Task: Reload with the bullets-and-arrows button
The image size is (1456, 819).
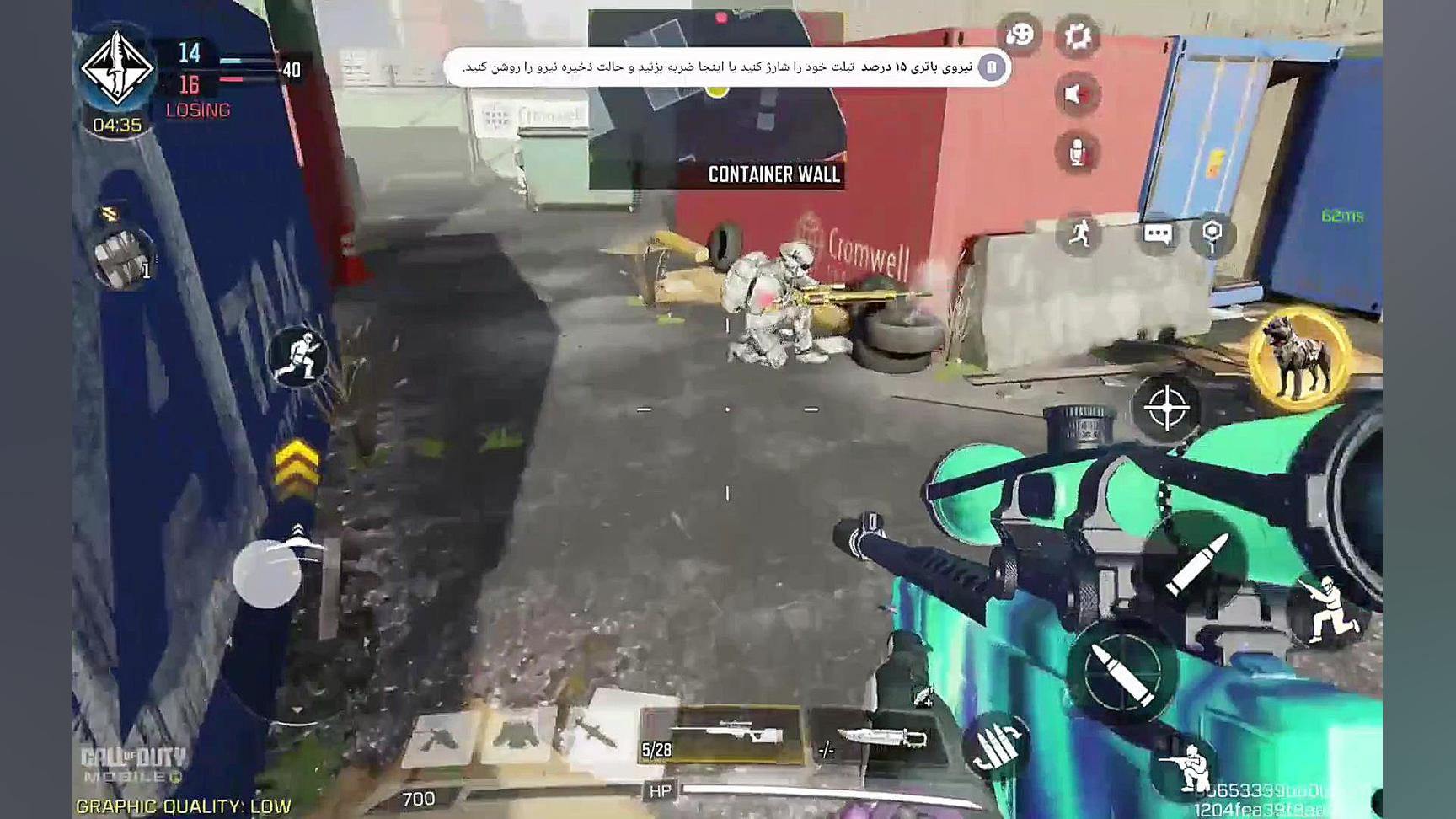Action: 998,745
